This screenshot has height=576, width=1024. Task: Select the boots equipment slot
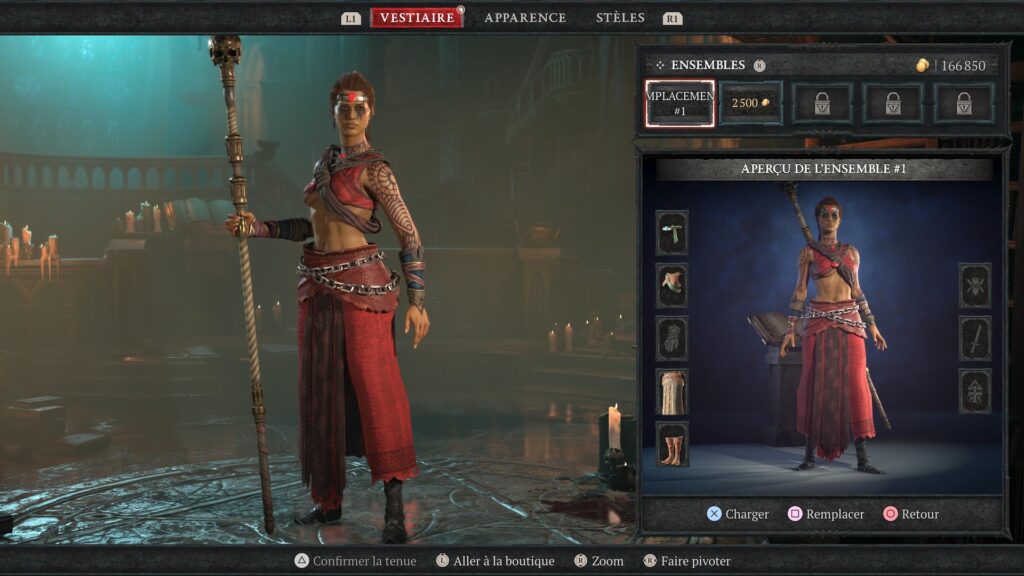tap(672, 444)
